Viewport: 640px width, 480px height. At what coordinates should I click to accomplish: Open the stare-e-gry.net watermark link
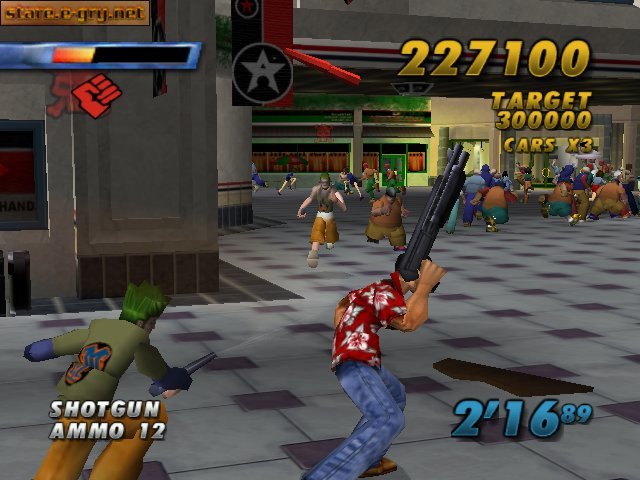75,13
